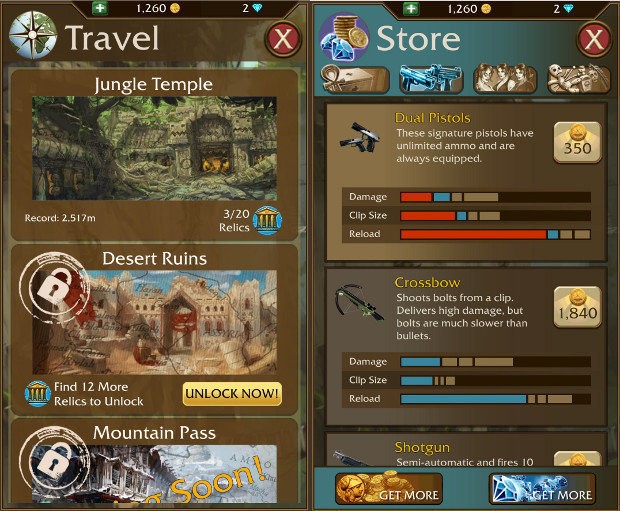Show the voodoo doll store tab
This screenshot has width=620, height=511.
[x=577, y=79]
